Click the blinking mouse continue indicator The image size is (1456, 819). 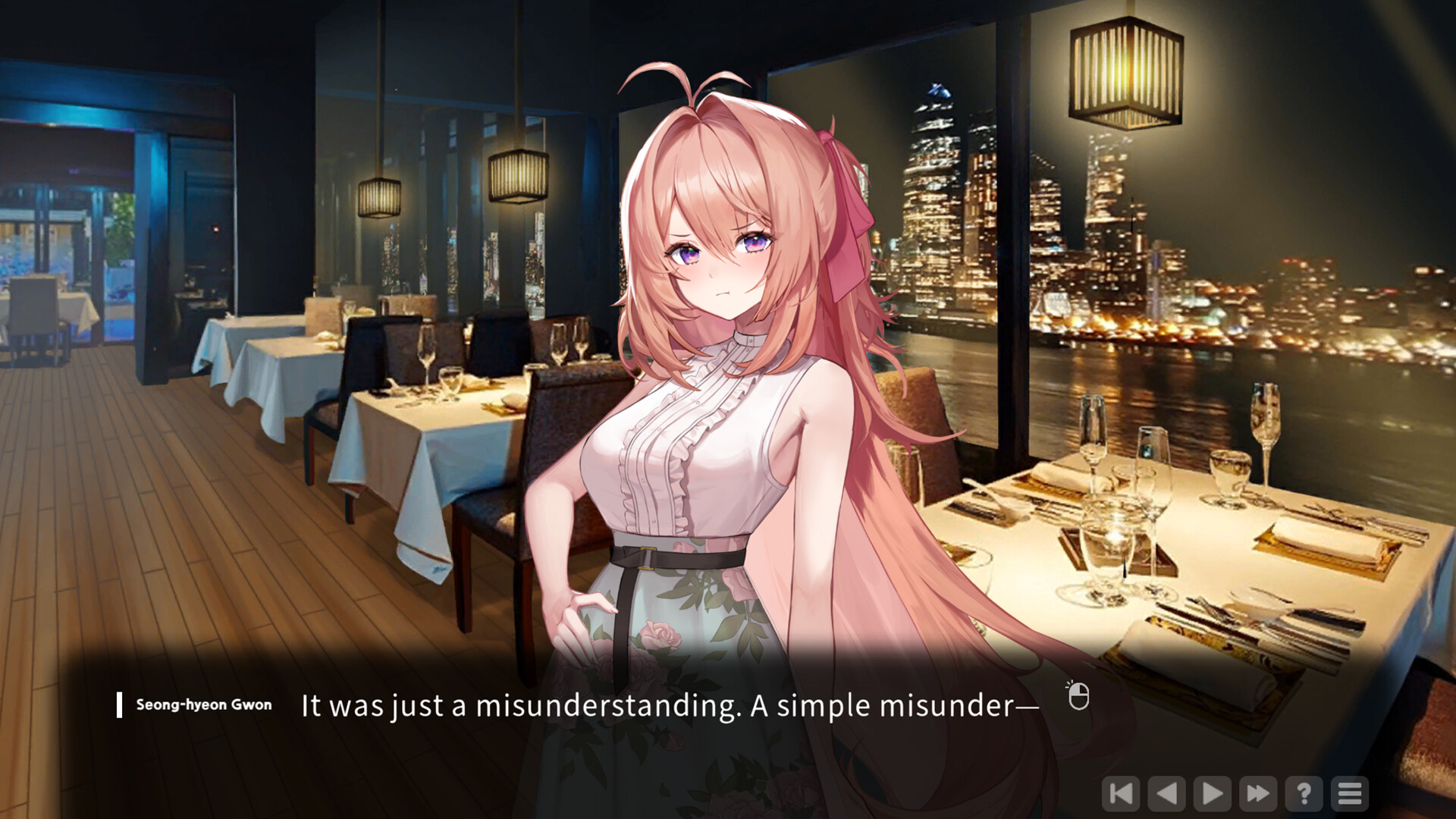(x=1080, y=695)
